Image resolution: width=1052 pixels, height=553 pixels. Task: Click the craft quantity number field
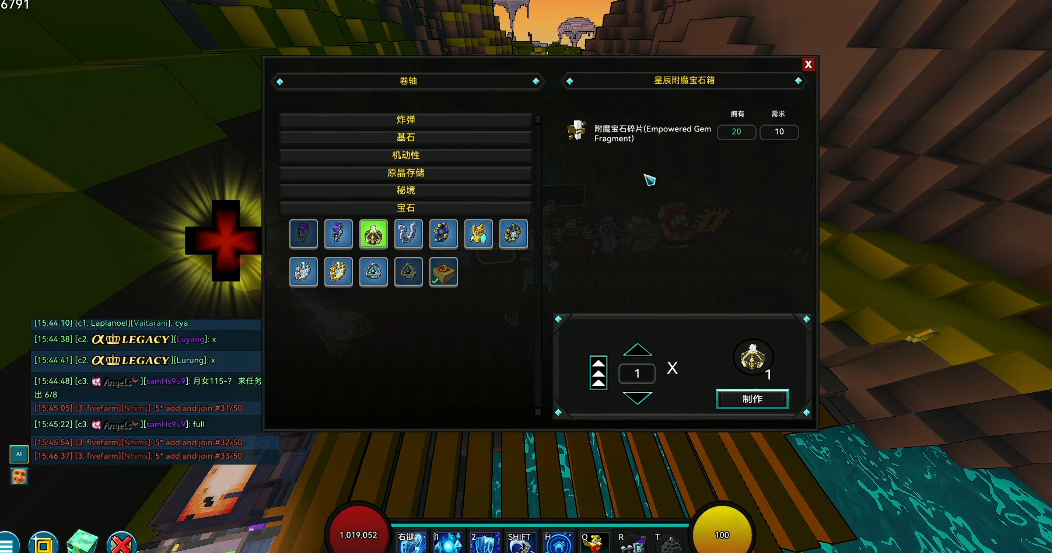pyautogui.click(x=637, y=373)
